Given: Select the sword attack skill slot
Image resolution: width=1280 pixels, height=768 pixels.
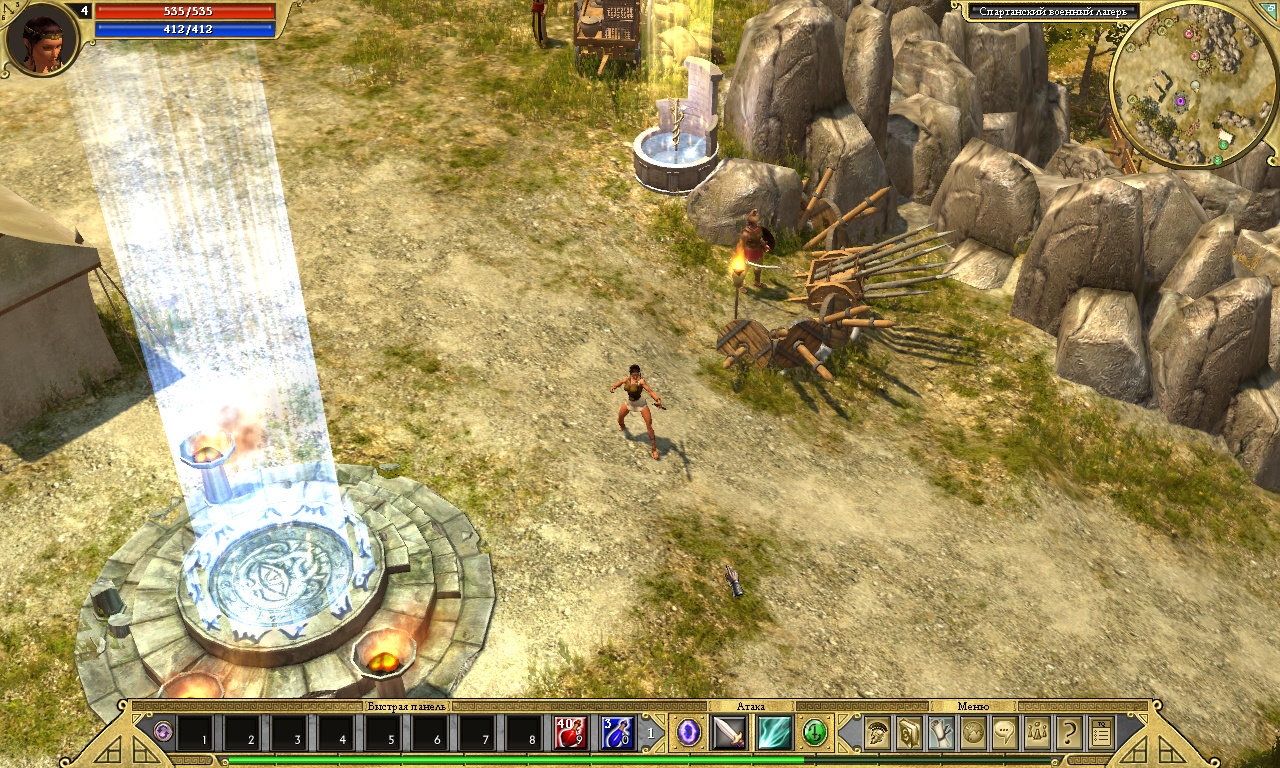Looking at the screenshot, I should pyautogui.click(x=729, y=733).
